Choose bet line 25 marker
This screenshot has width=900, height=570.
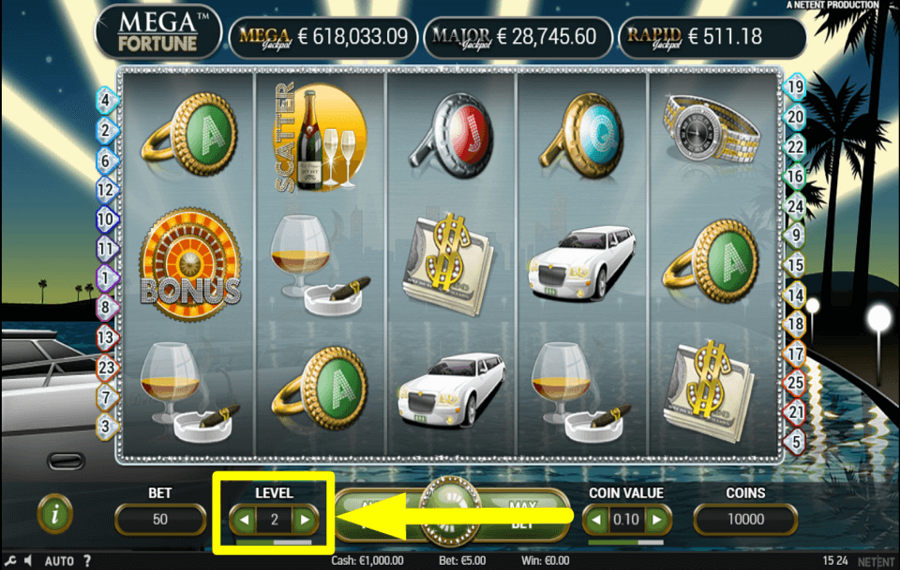click(x=796, y=381)
